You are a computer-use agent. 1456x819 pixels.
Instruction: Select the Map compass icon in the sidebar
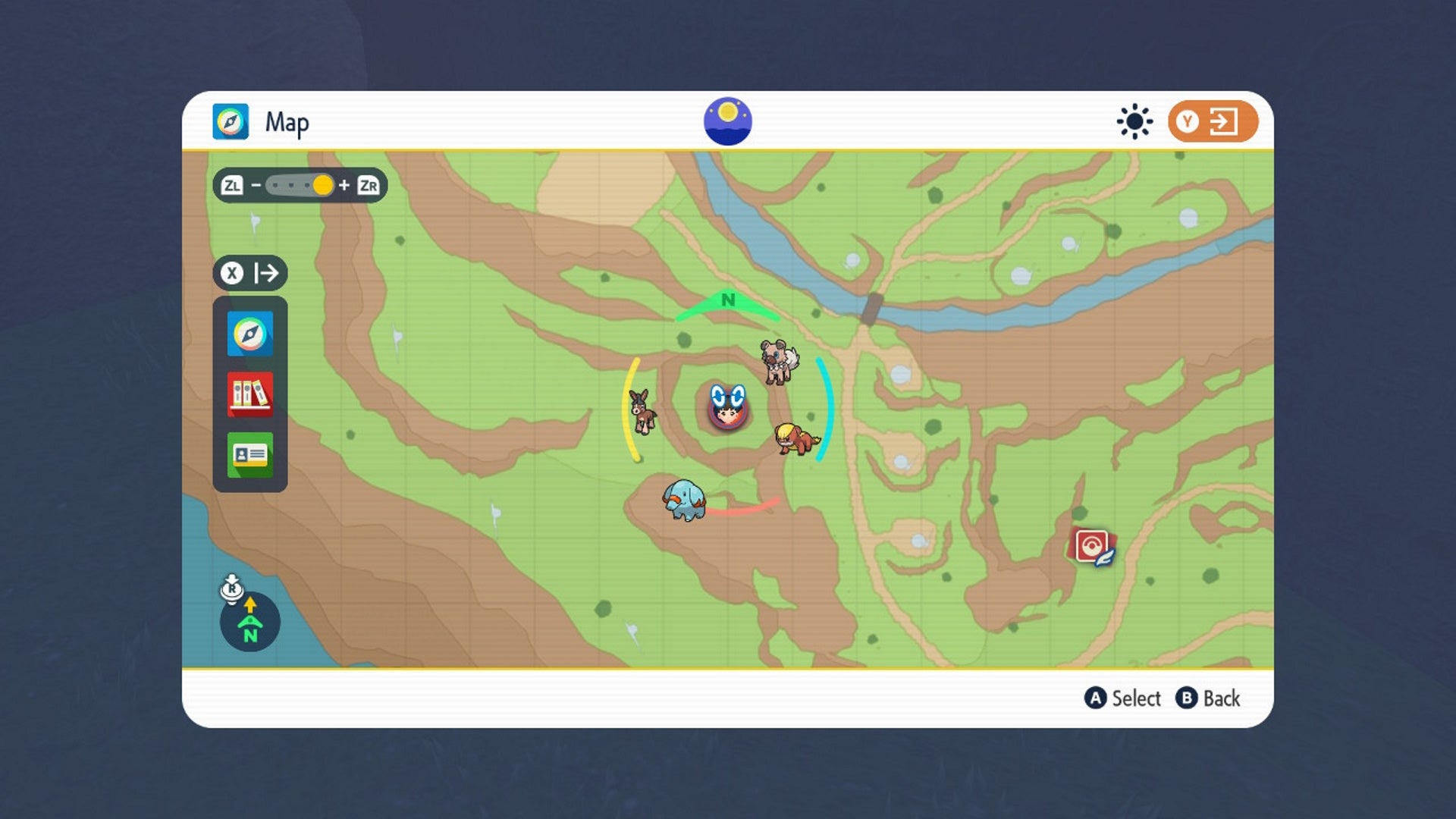pyautogui.click(x=250, y=332)
